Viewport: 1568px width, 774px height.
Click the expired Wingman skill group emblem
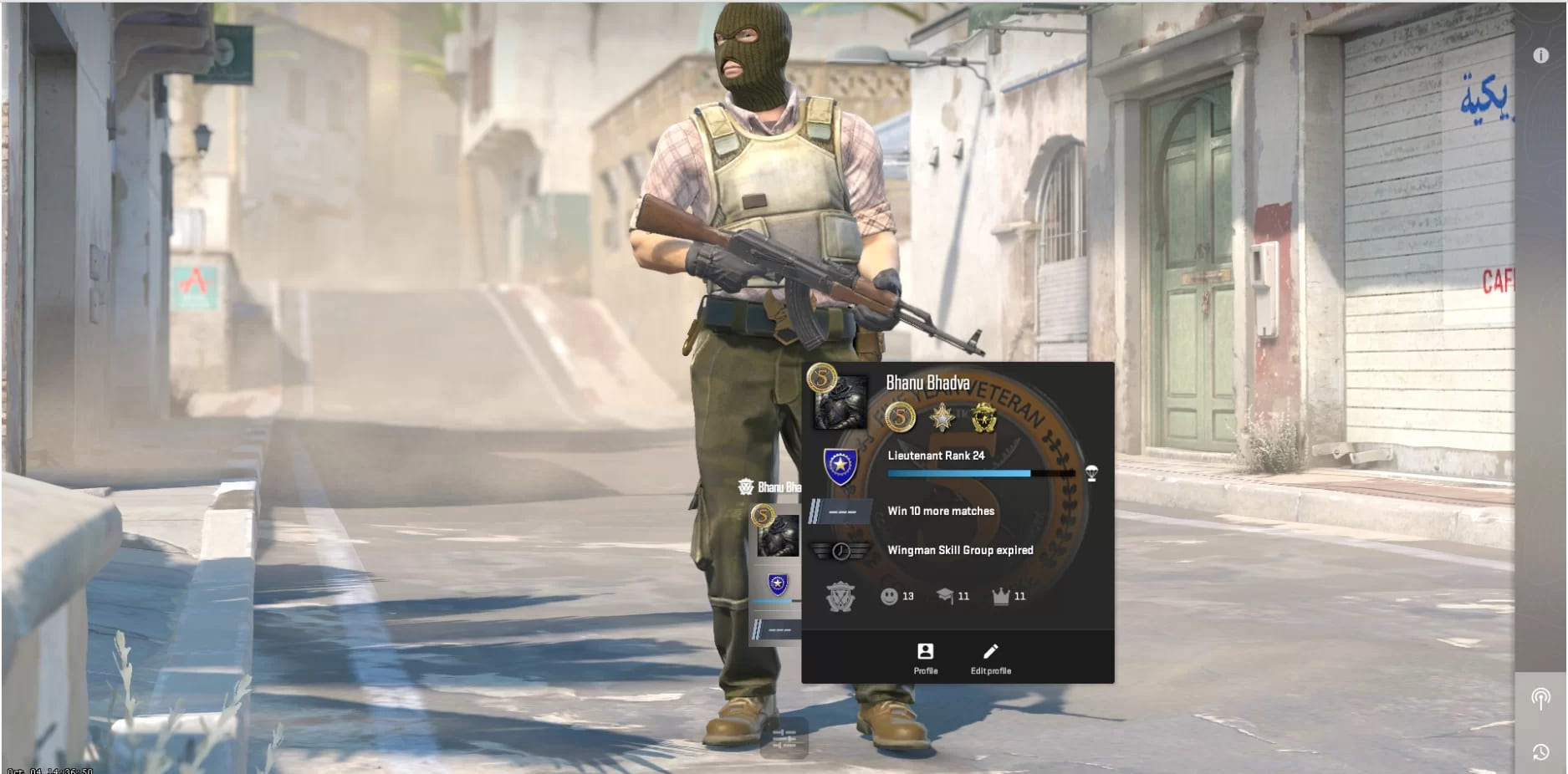(x=840, y=551)
